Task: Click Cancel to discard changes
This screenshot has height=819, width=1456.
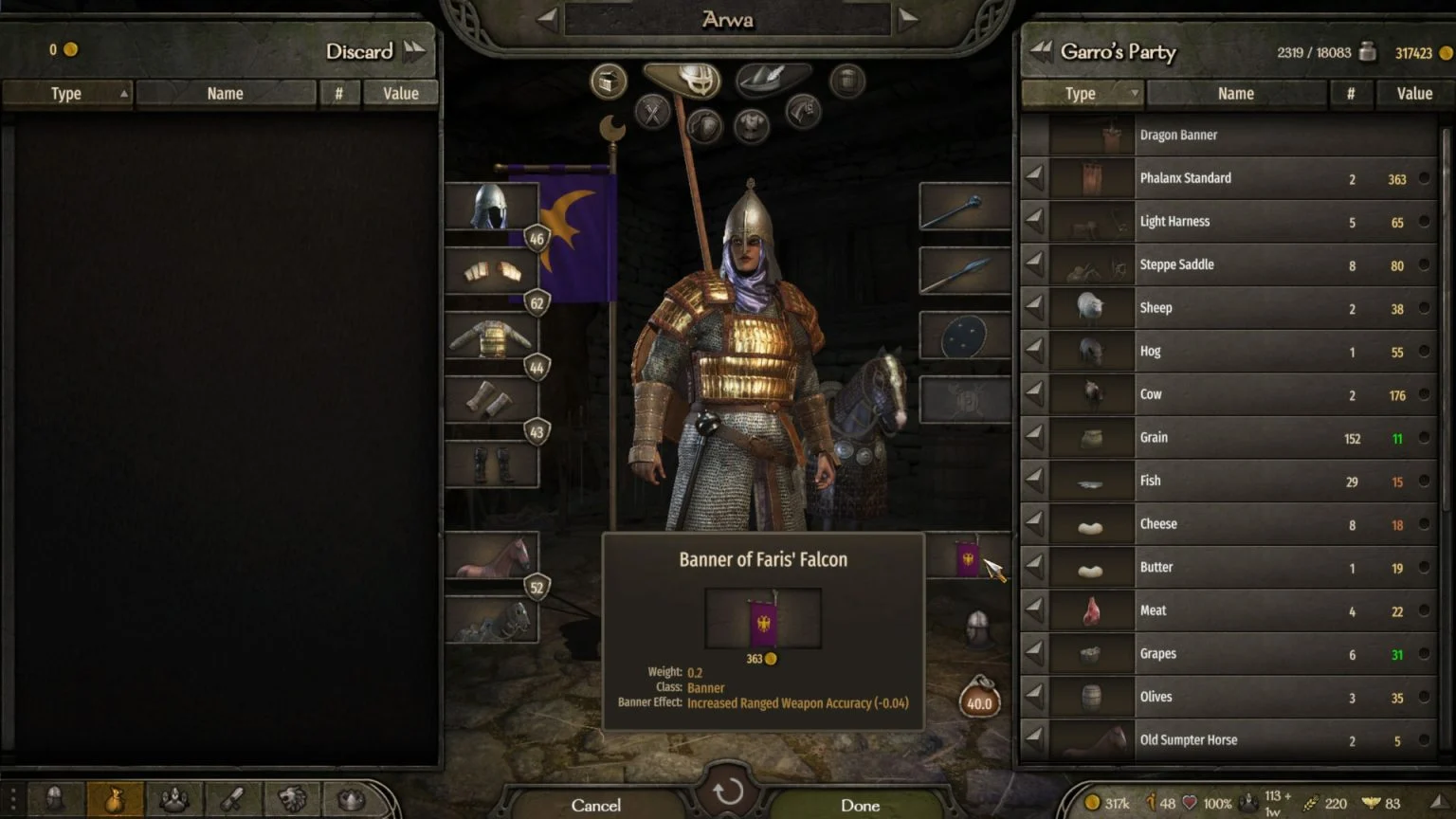Action: click(x=596, y=805)
